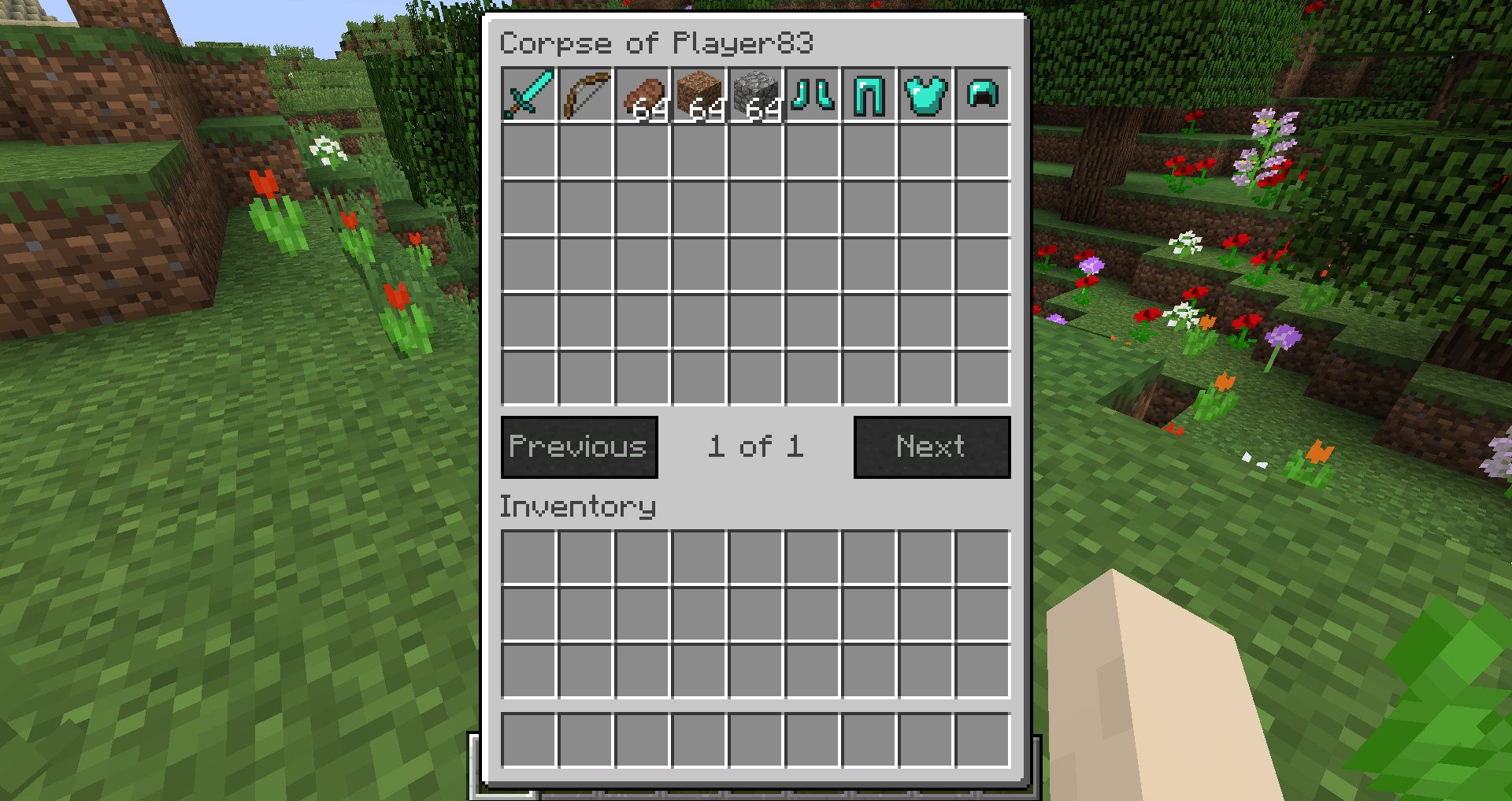Pick up the diamond leggings
This screenshot has width=1512, height=801.
click(868, 96)
